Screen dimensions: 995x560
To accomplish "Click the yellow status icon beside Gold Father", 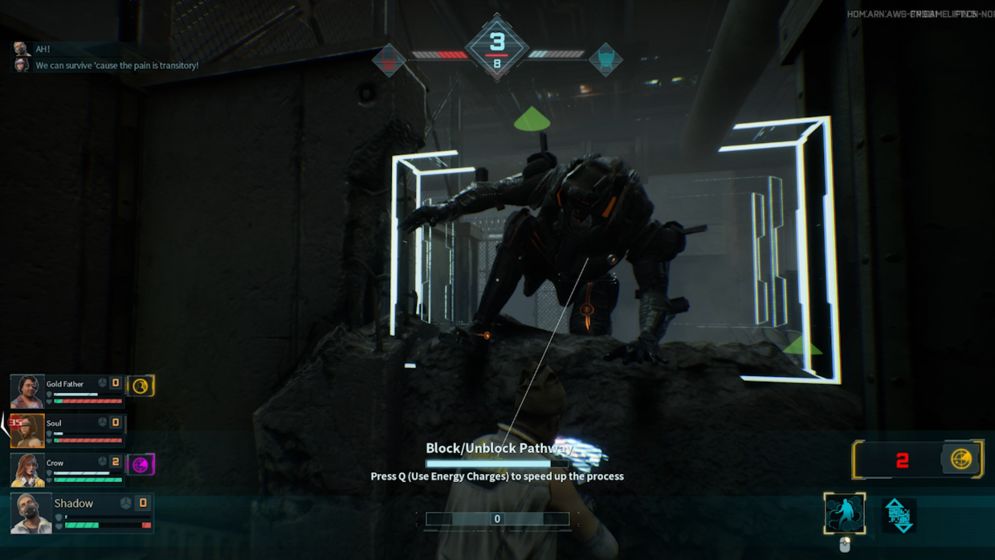I will [x=141, y=385].
